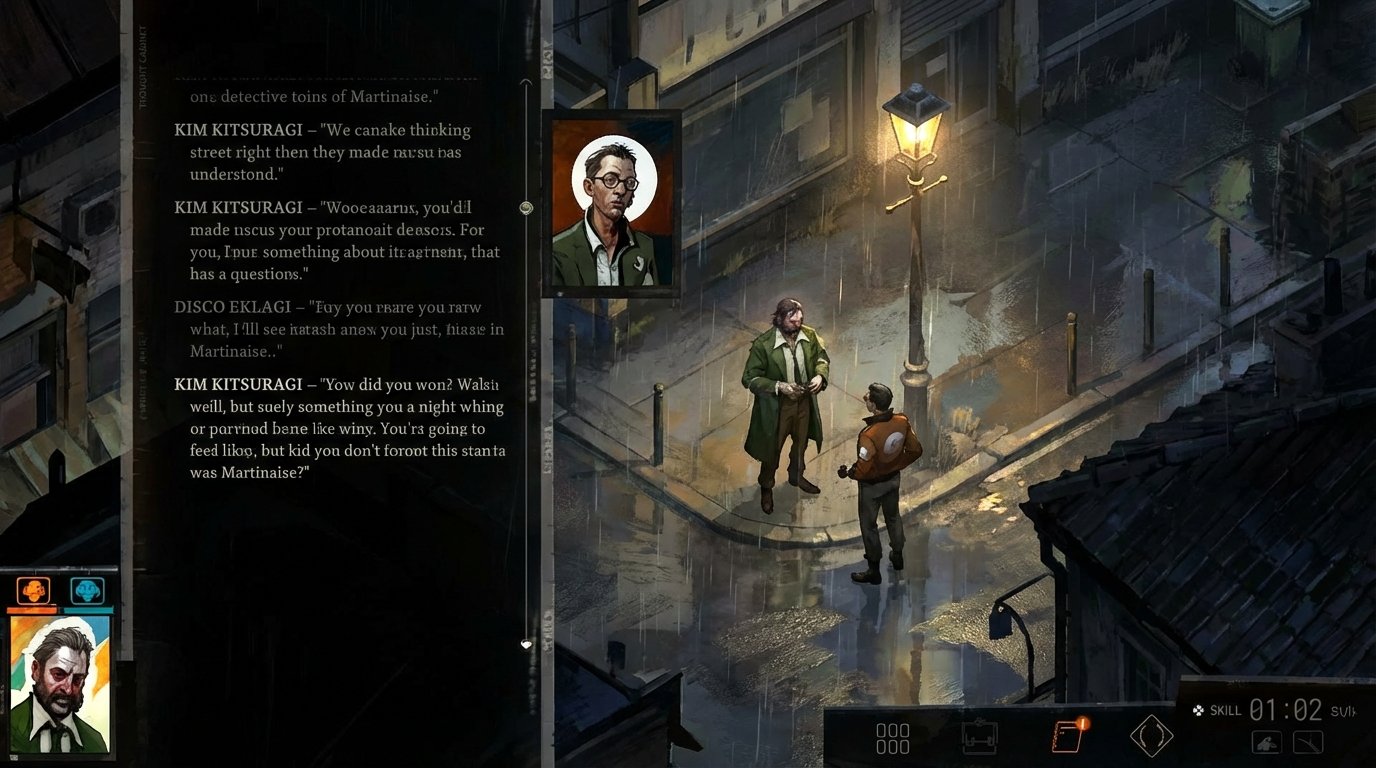Click the SKILL gamepad icon near the clock
The height and width of the screenshot is (768, 1376).
(1199, 710)
